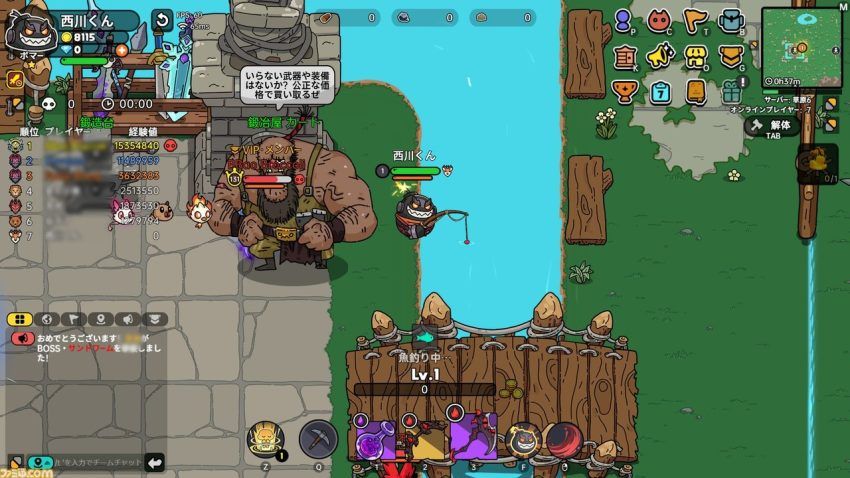
Task: Click the player avatar portrait
Action: [x=26, y=31]
